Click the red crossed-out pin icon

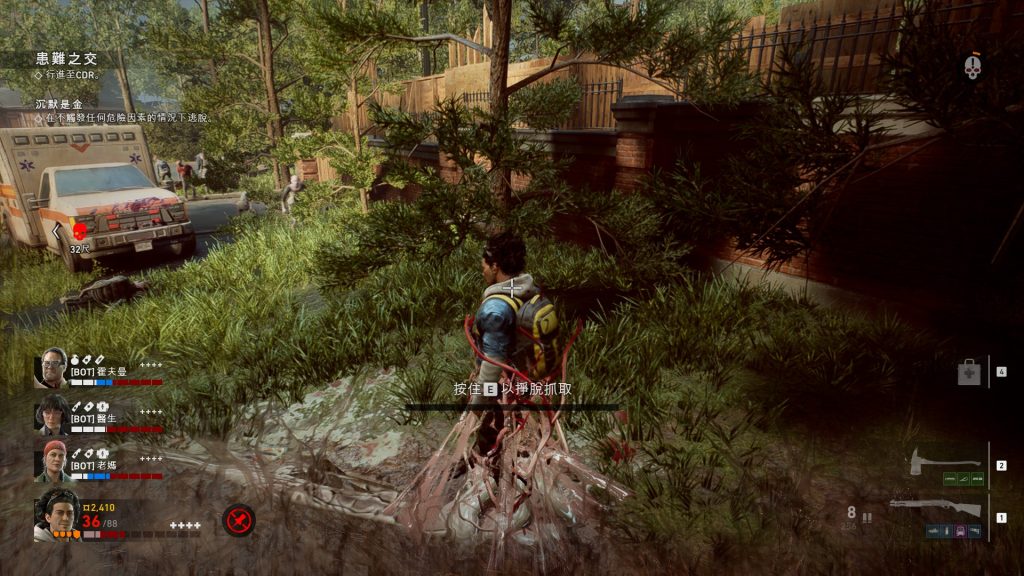tap(238, 520)
